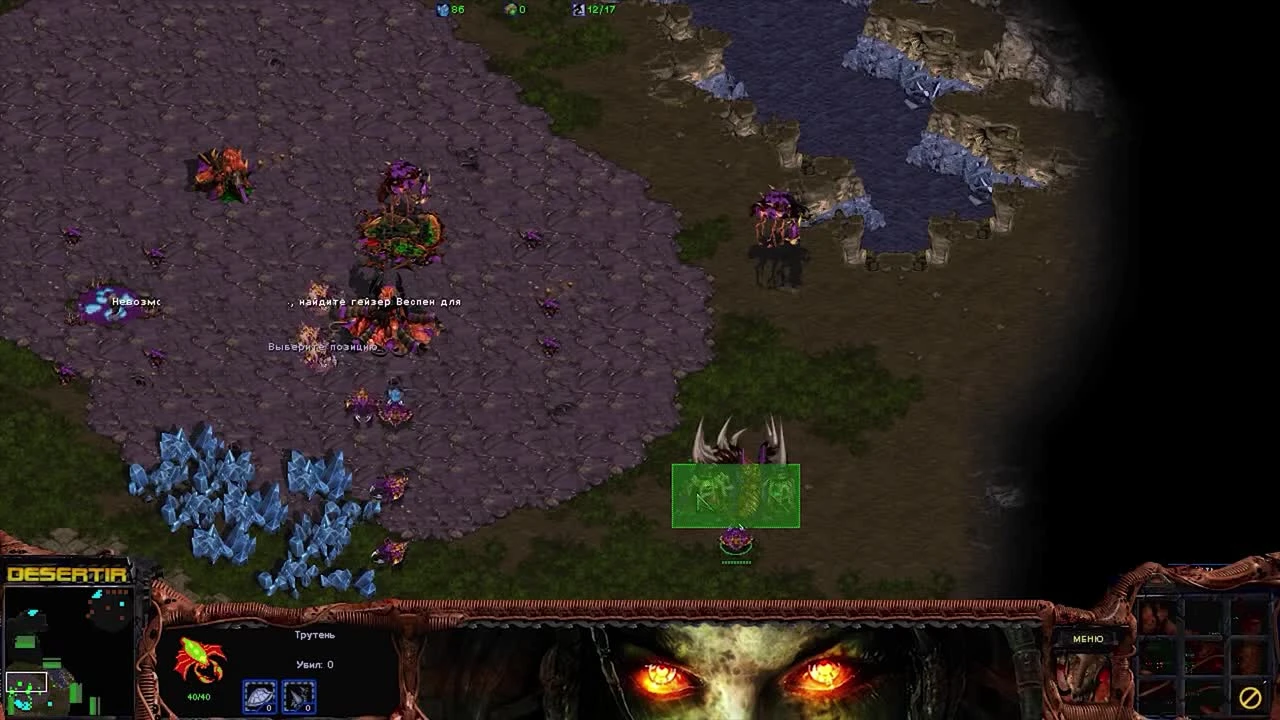Click the attack stat icon showing 0
1280x720 pixels.
[297, 696]
